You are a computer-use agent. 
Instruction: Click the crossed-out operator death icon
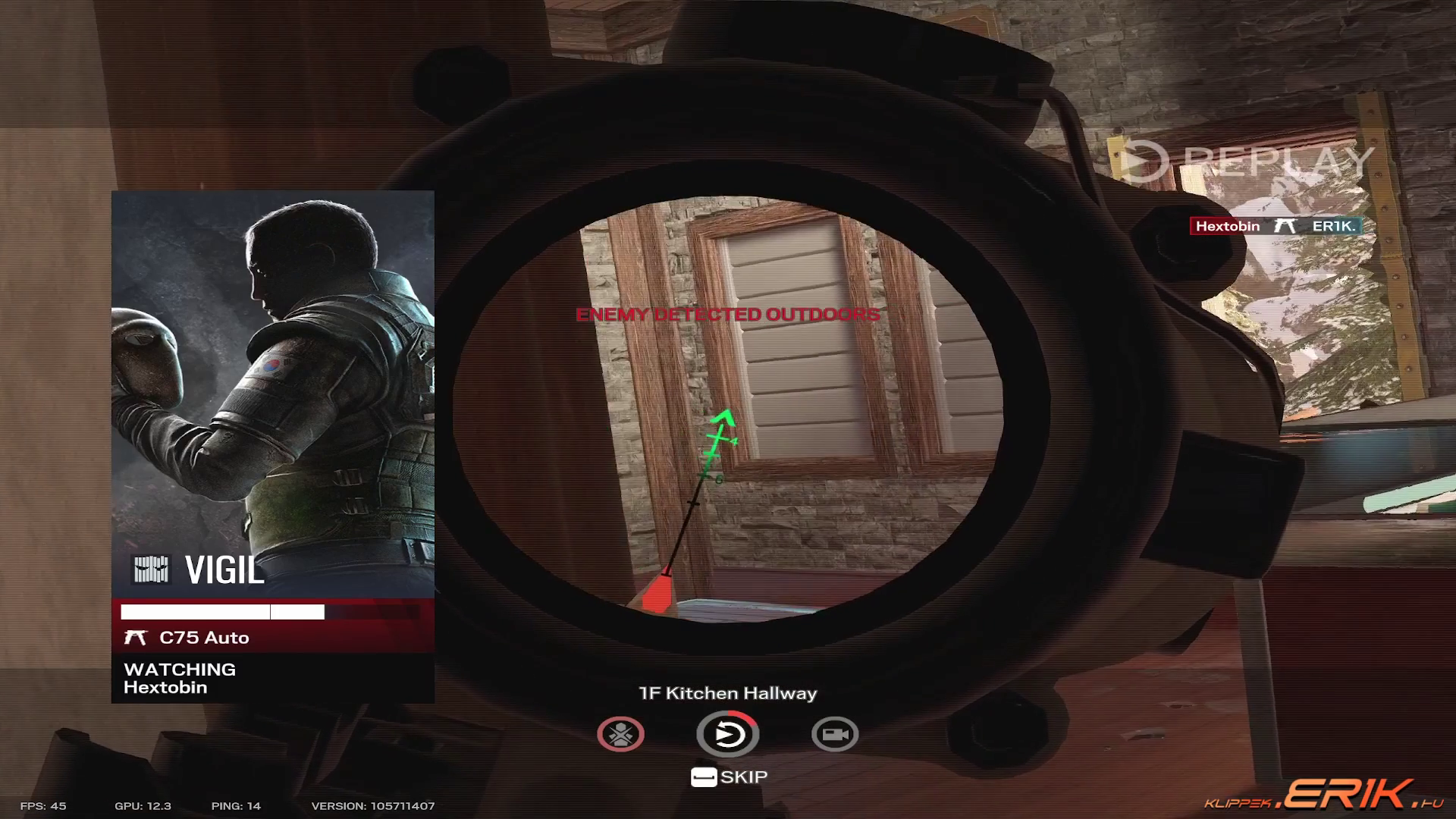click(x=620, y=734)
